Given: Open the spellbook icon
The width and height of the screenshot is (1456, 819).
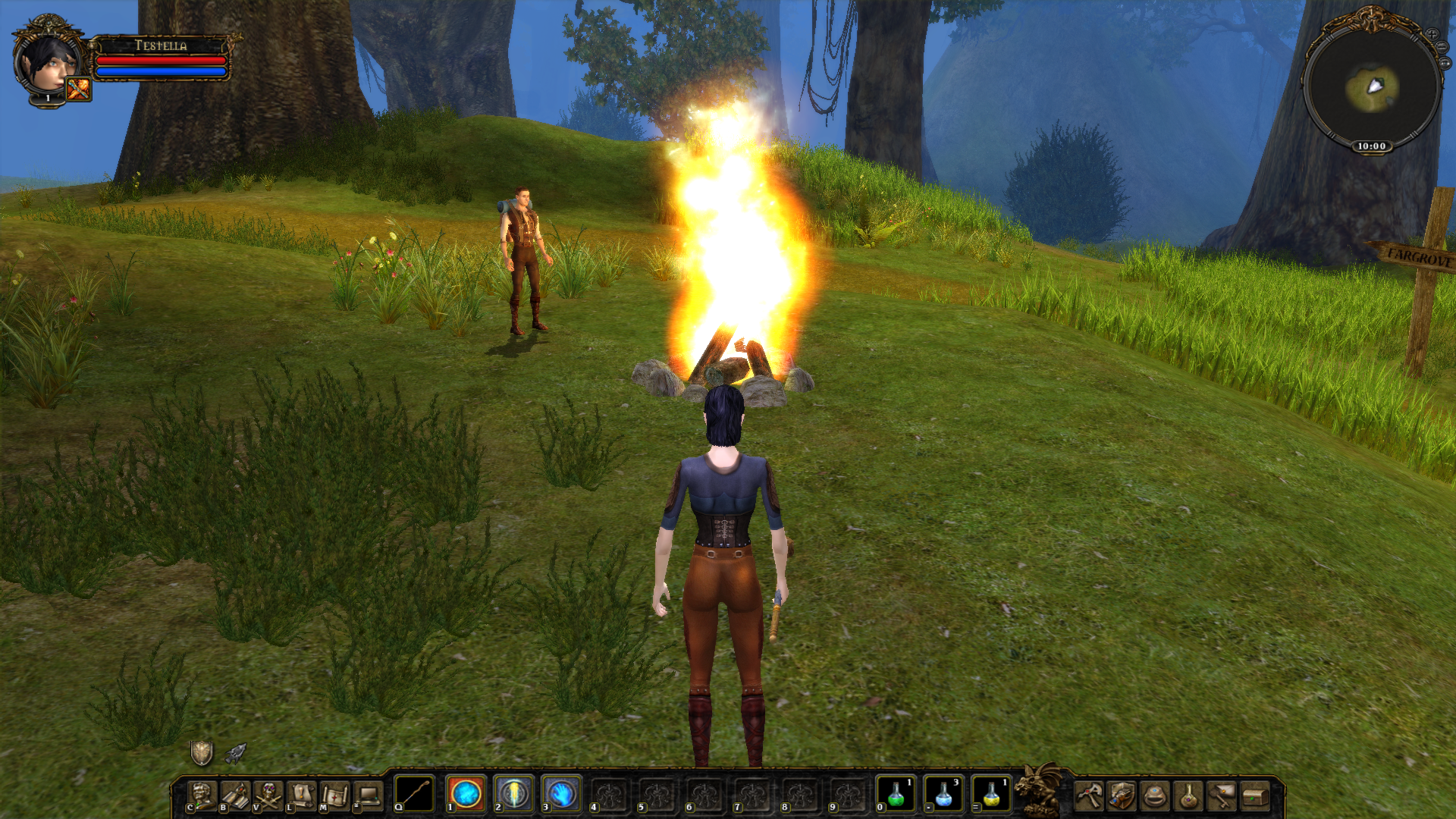Looking at the screenshot, I should pos(236,795).
